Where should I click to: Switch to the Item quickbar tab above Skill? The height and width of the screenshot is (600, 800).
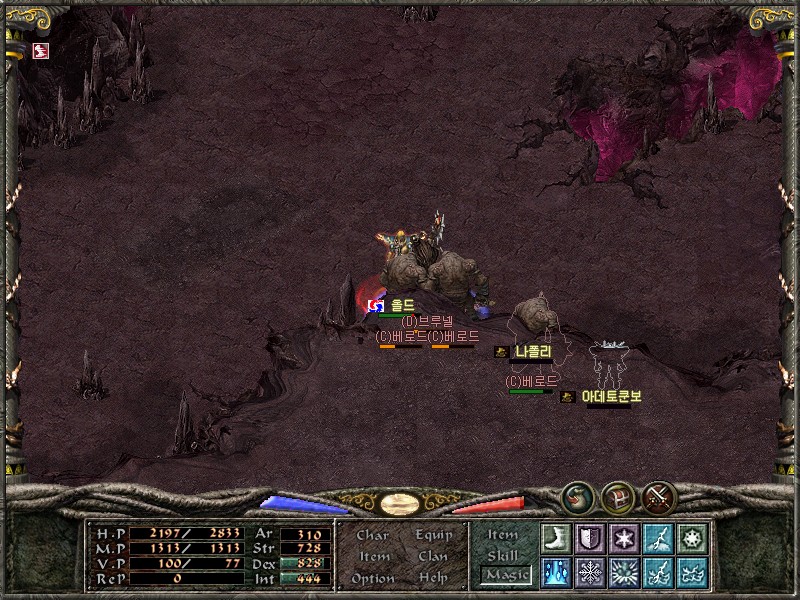[x=503, y=535]
